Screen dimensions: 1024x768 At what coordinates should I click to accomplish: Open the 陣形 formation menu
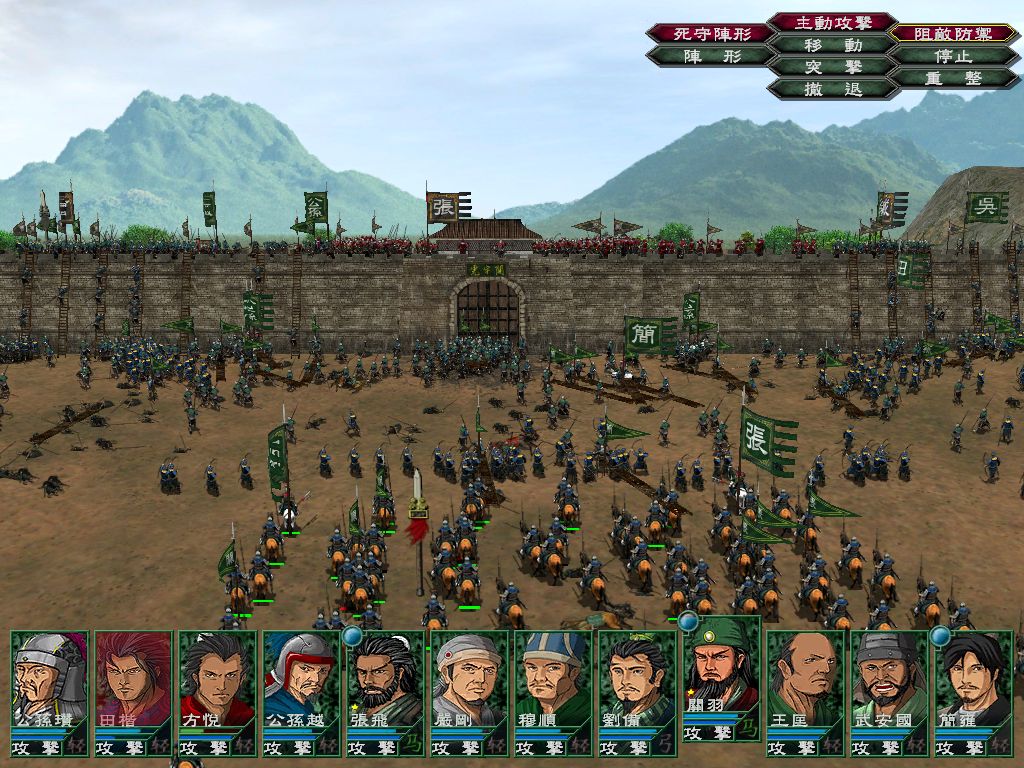tap(710, 56)
